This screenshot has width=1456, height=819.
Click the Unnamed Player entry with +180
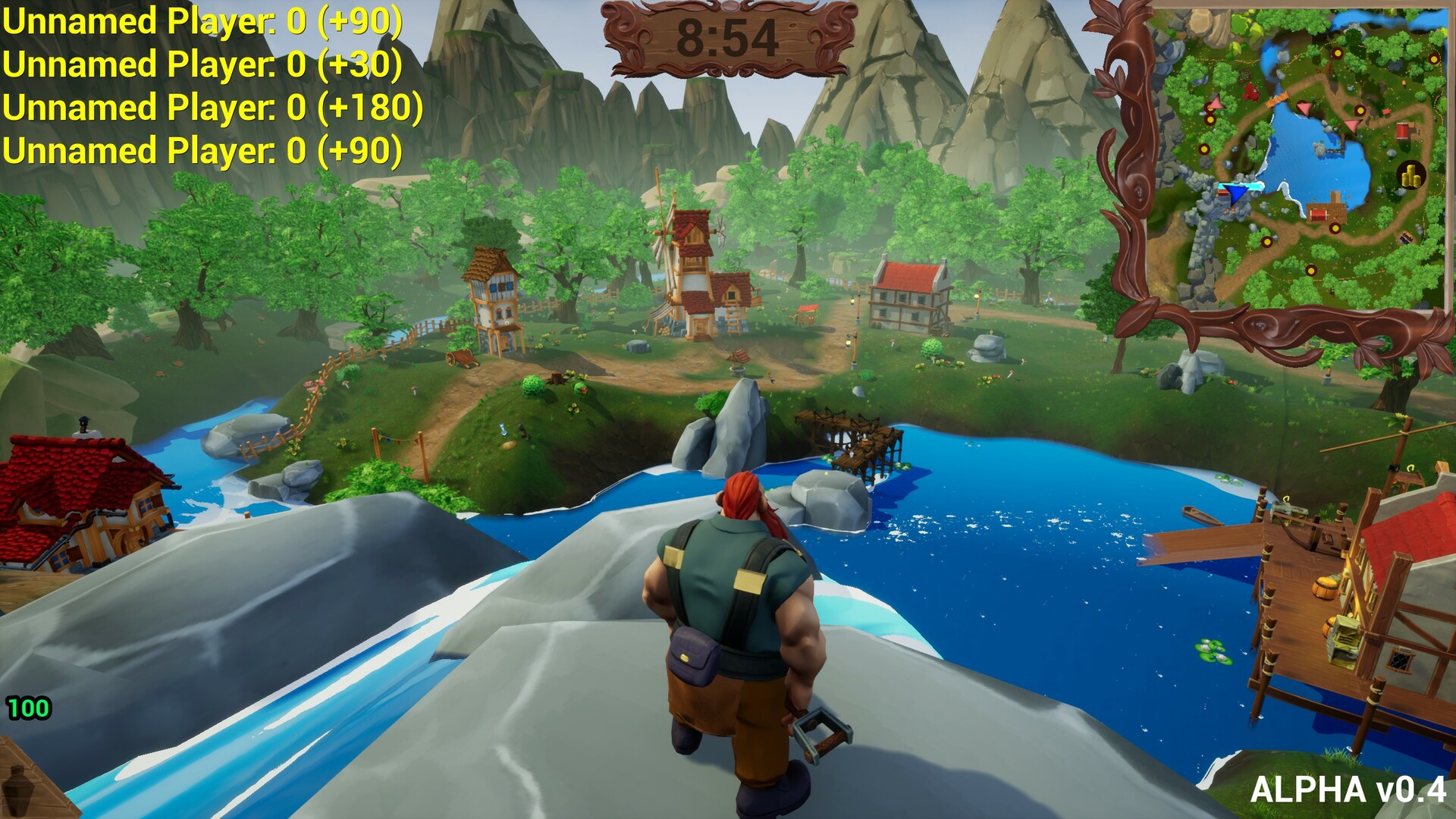coord(212,107)
